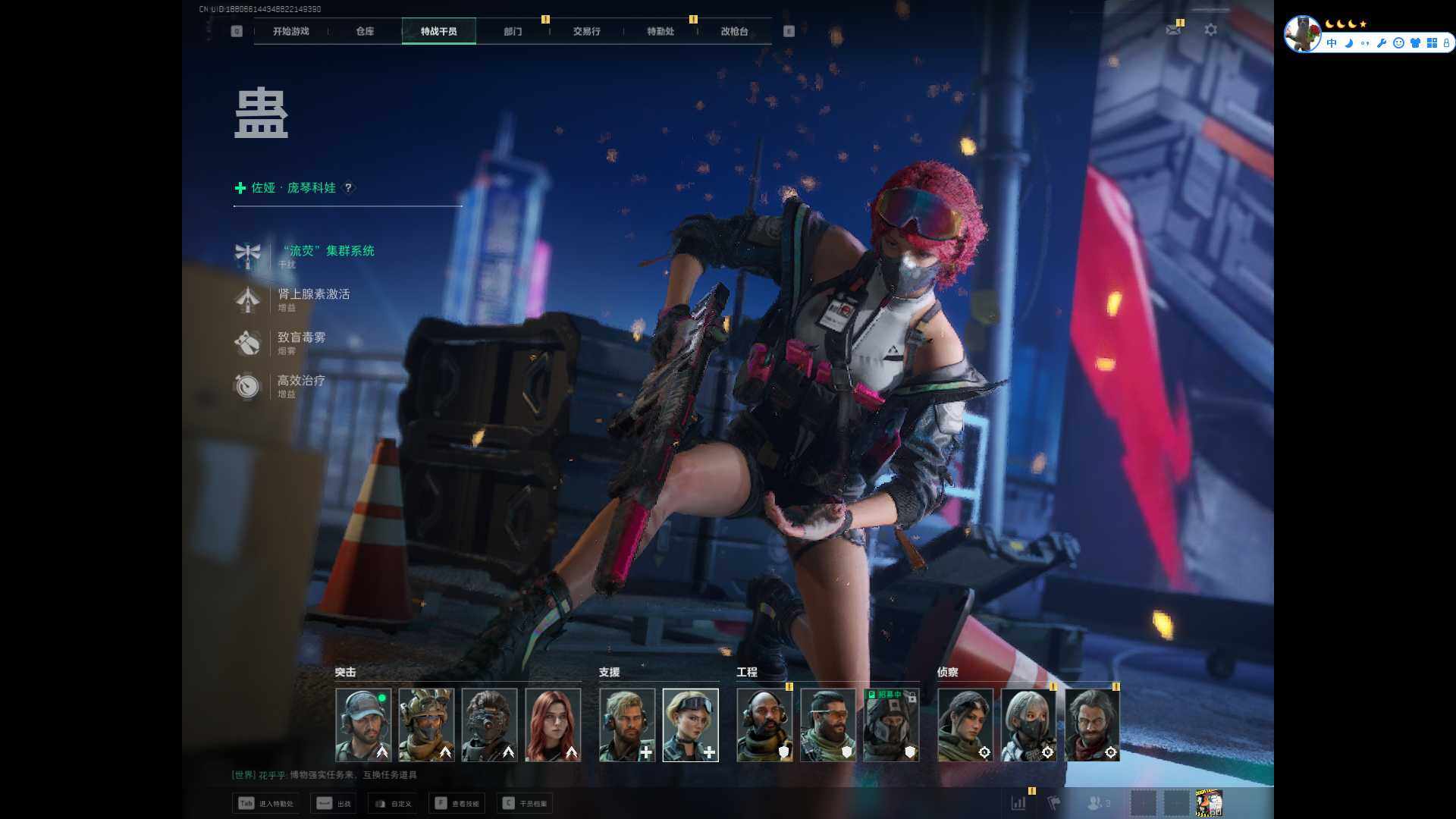Switch to the 开始游戏 tab
The width and height of the screenshot is (1456, 819).
290,31
